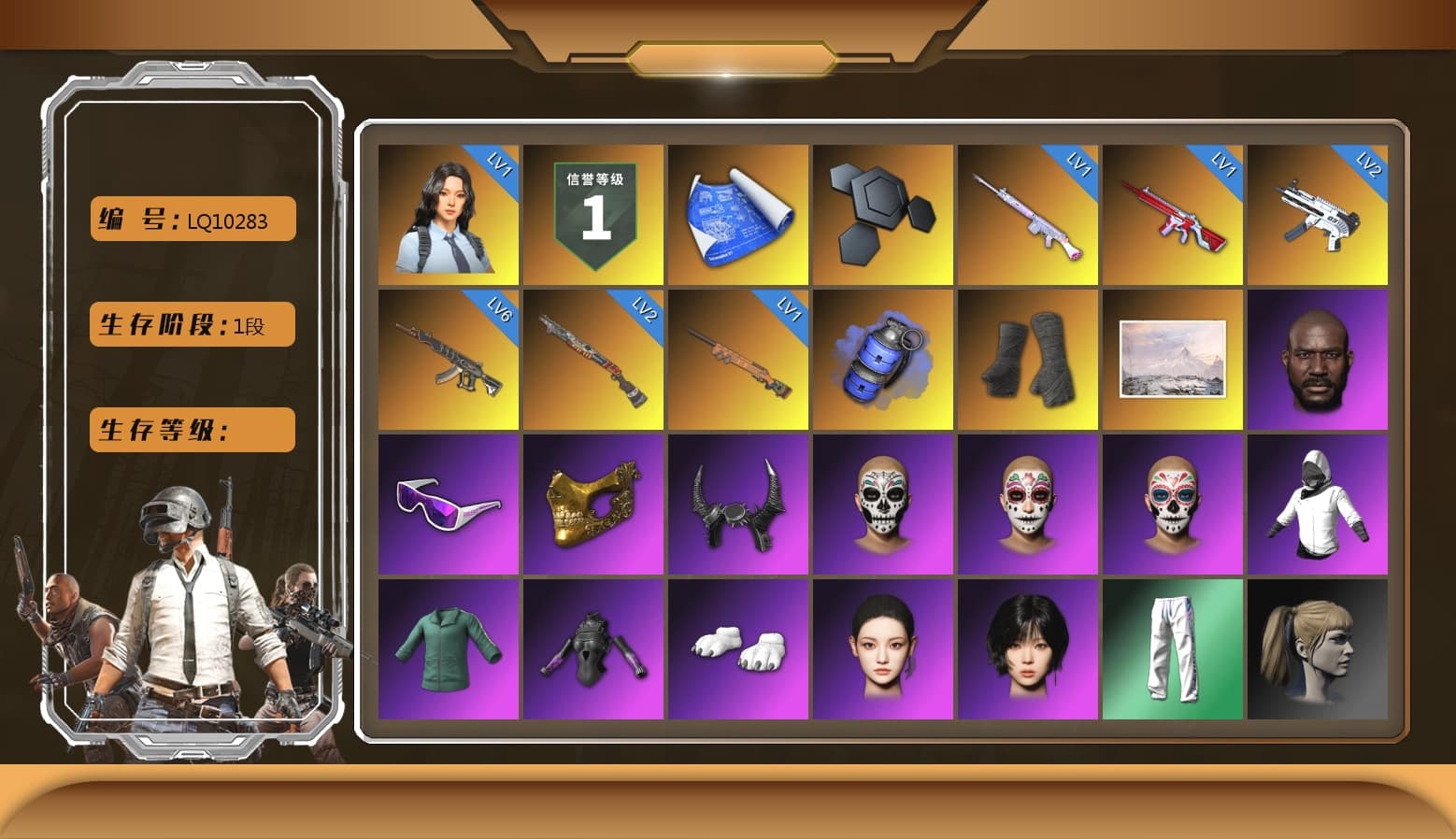The width and height of the screenshot is (1456, 839).
Task: Select the red LV1 assault rifle skin
Action: [1173, 213]
